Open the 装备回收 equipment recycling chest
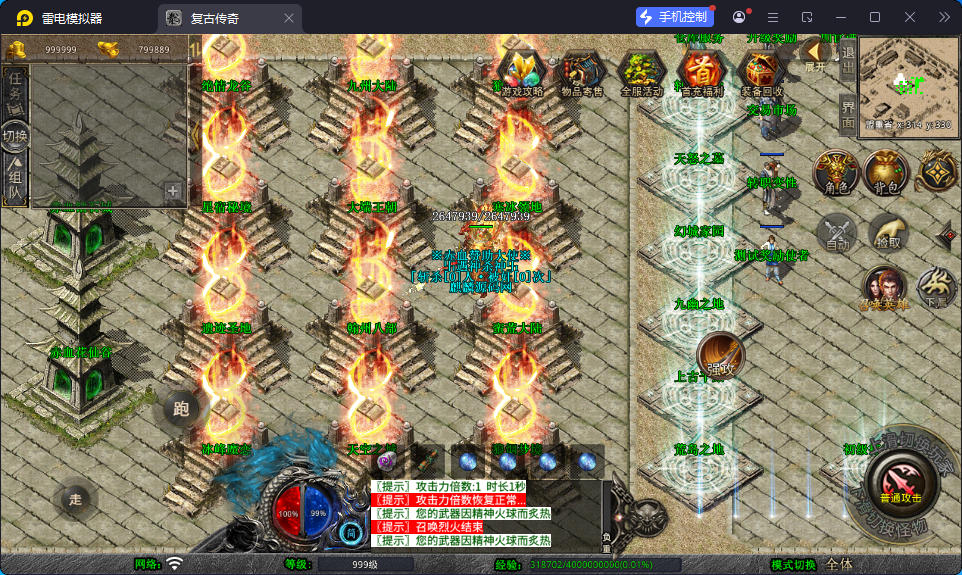This screenshot has height=575, width=962. coord(762,72)
